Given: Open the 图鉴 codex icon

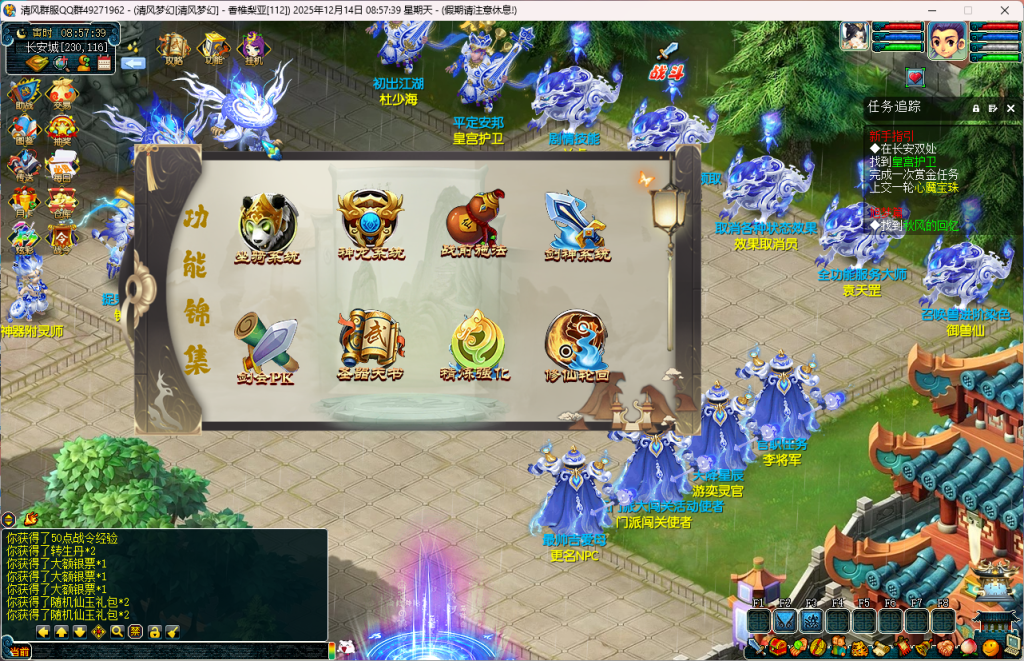Looking at the screenshot, I should pyautogui.click(x=23, y=130).
